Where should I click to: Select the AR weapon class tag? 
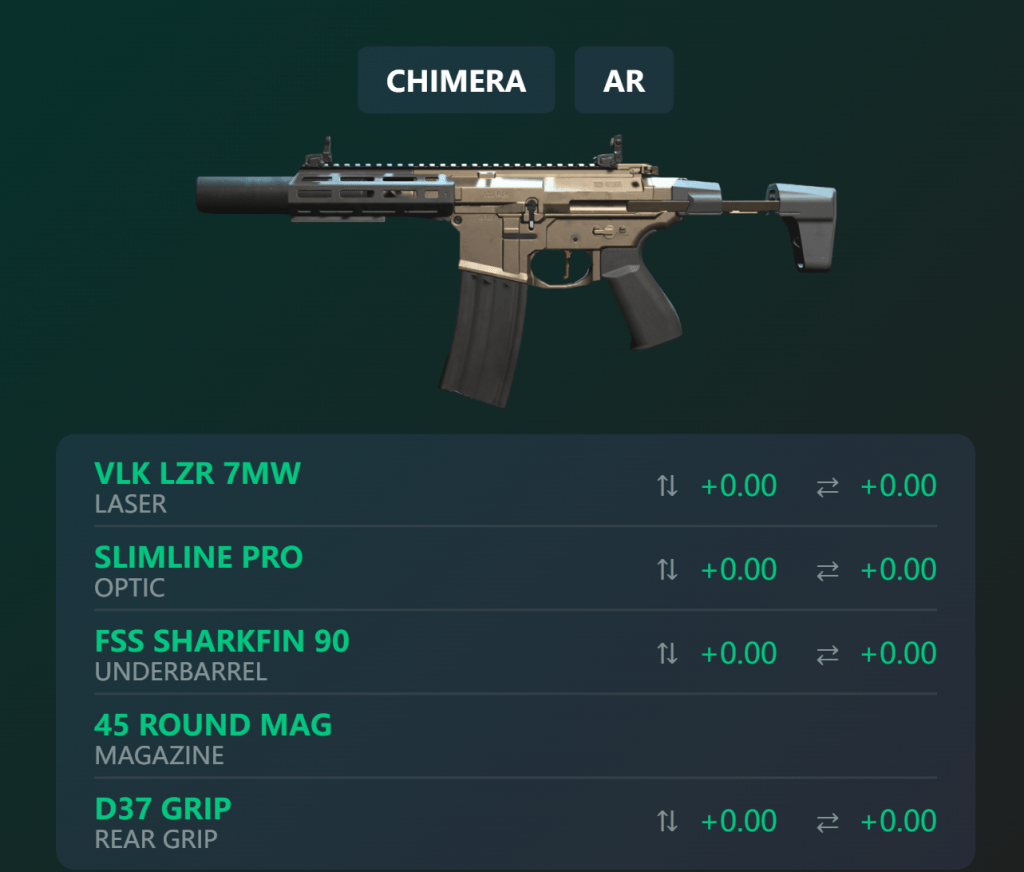click(624, 80)
